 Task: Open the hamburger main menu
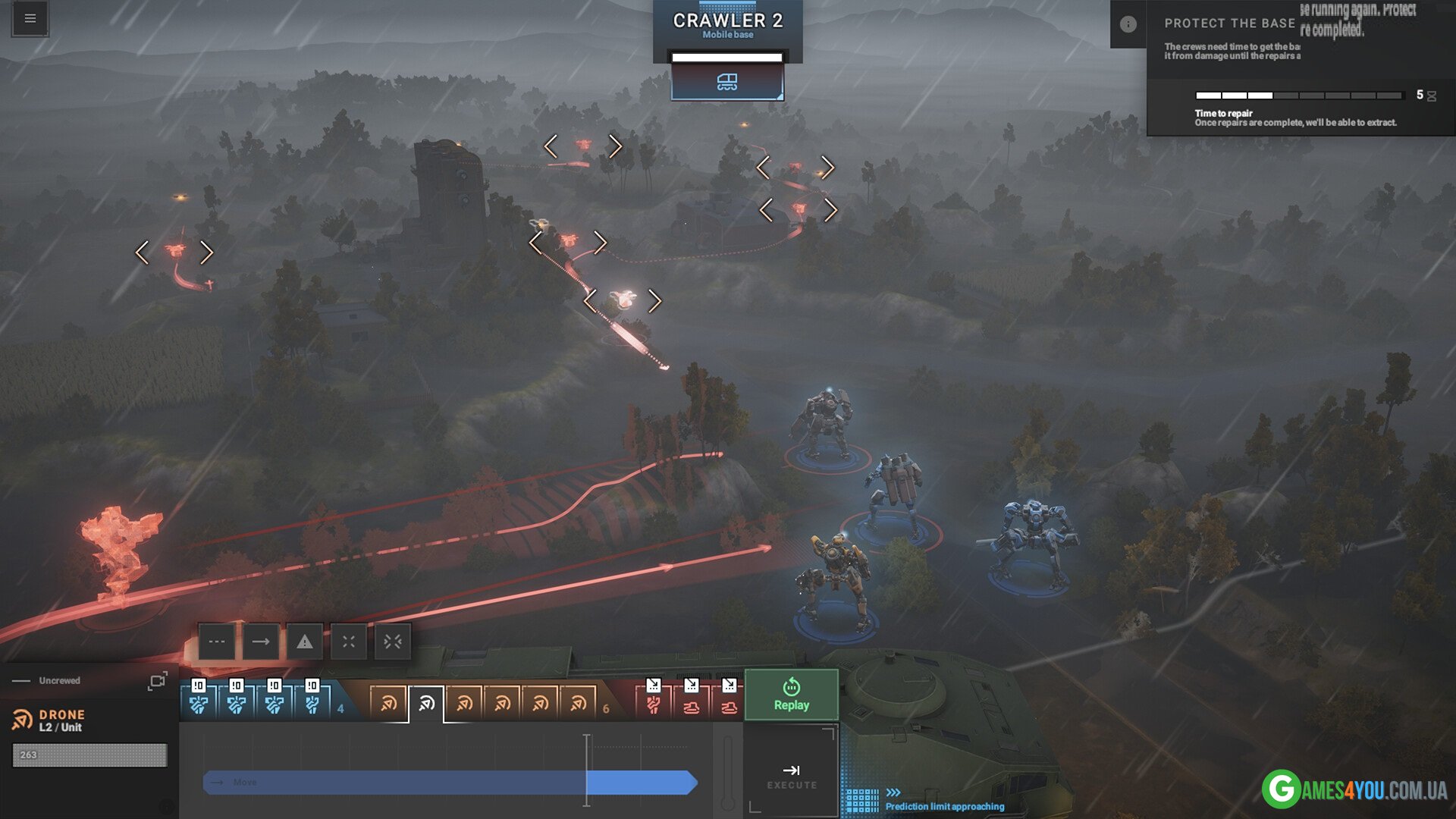[x=30, y=19]
